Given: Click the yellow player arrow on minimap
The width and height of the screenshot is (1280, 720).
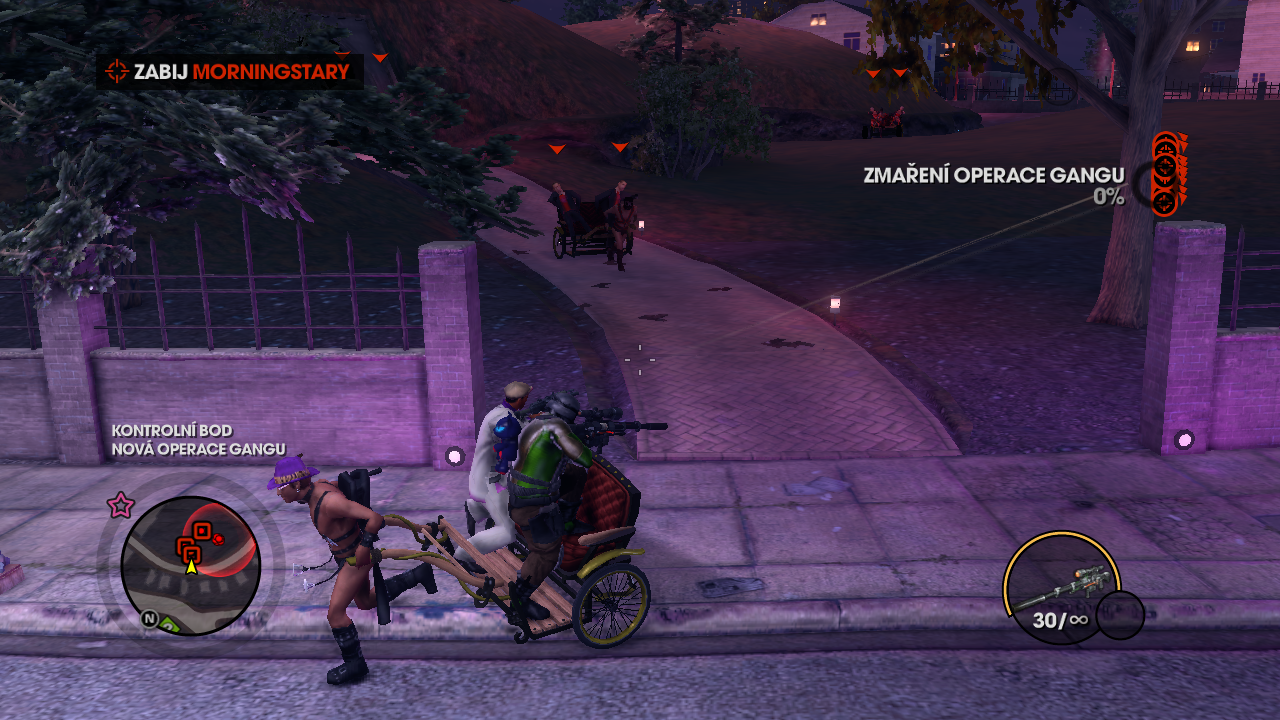Looking at the screenshot, I should (191, 567).
